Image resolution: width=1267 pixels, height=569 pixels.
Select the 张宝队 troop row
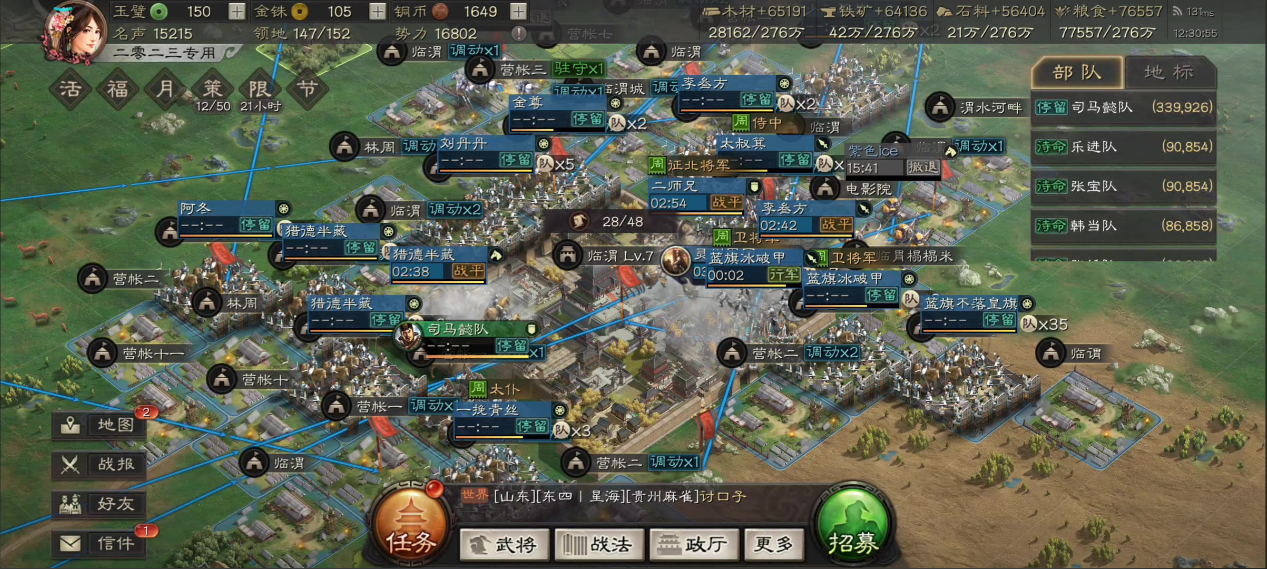pos(1123,187)
